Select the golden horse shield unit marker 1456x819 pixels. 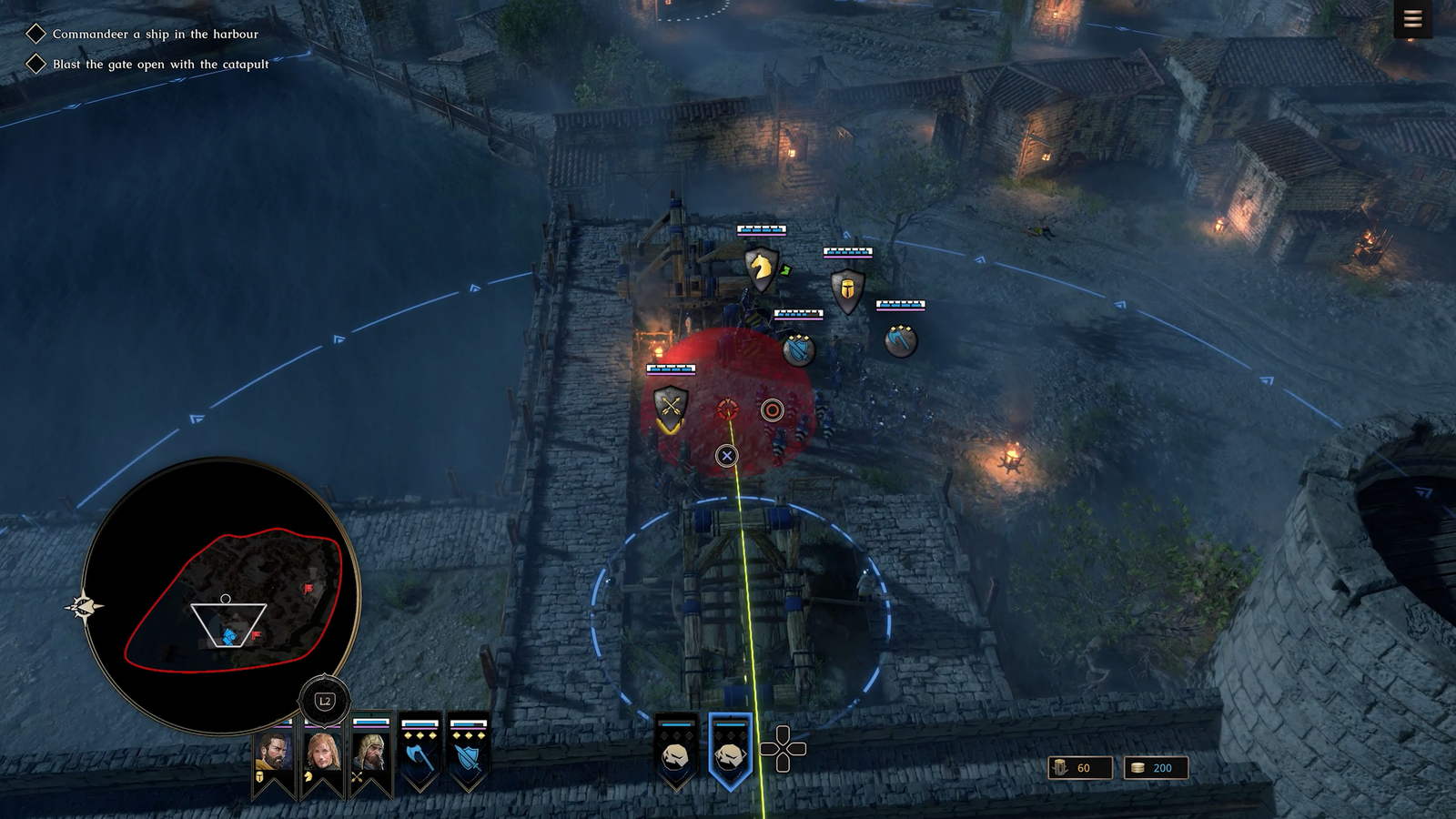(761, 268)
